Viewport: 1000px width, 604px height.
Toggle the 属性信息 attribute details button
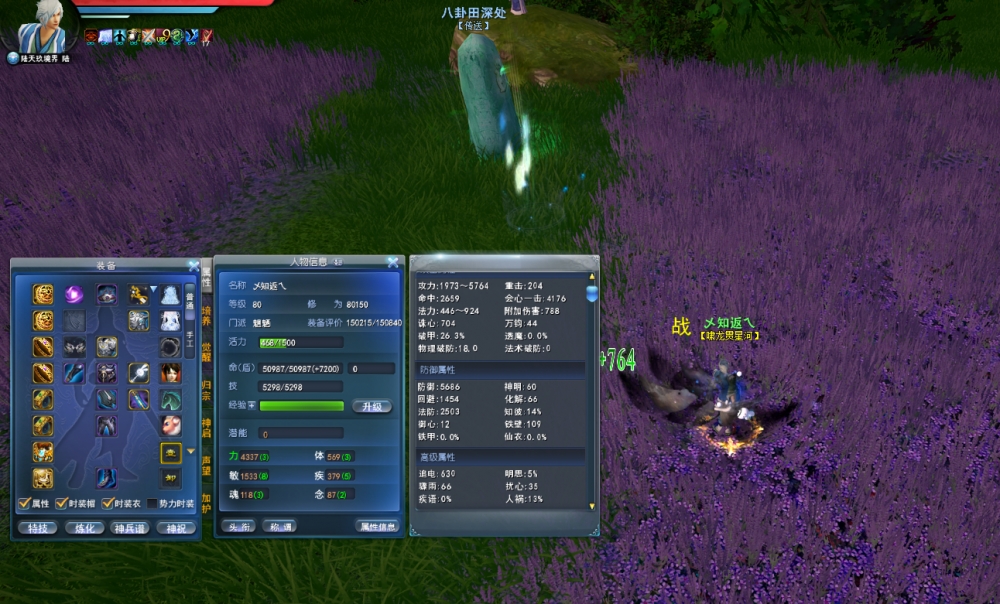coord(378,526)
